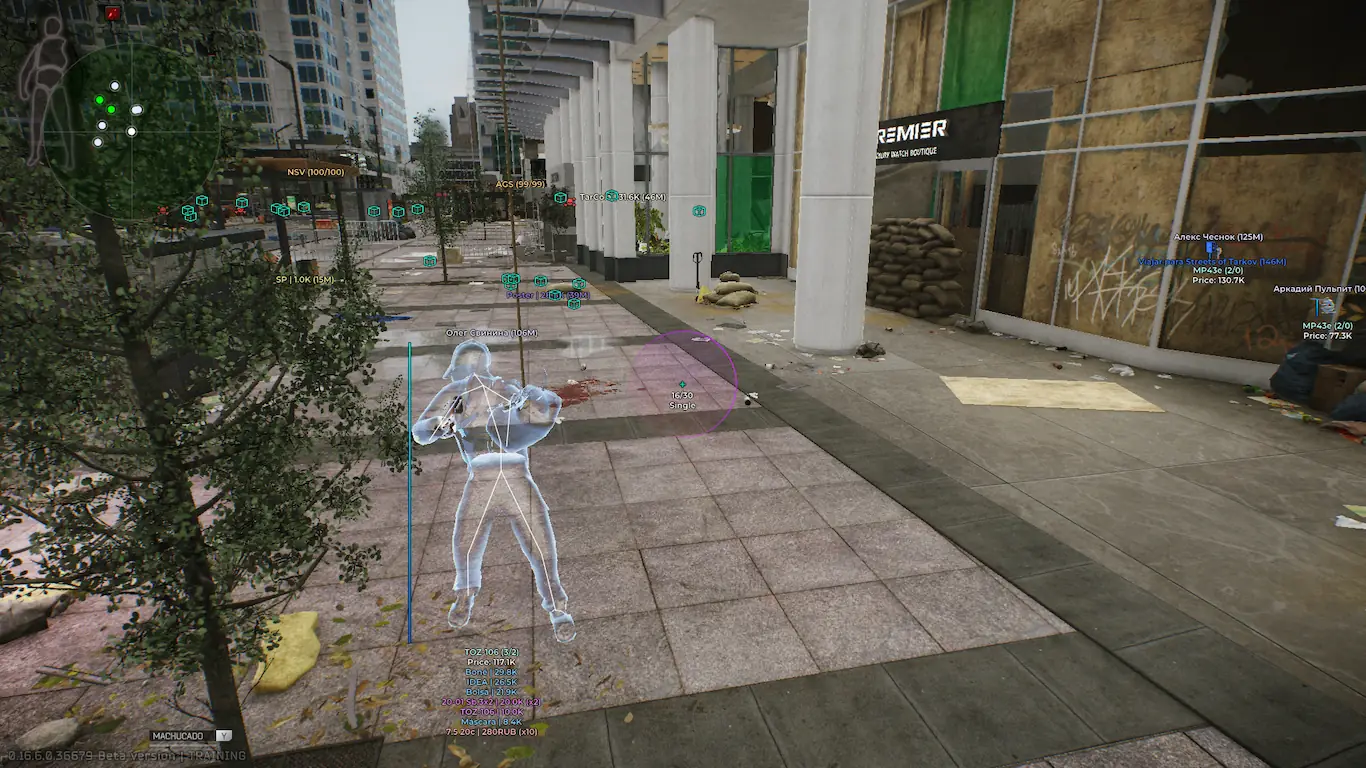Click the circular green radar minimap
Viewport: 1366px width, 768px height.
coord(132,128)
